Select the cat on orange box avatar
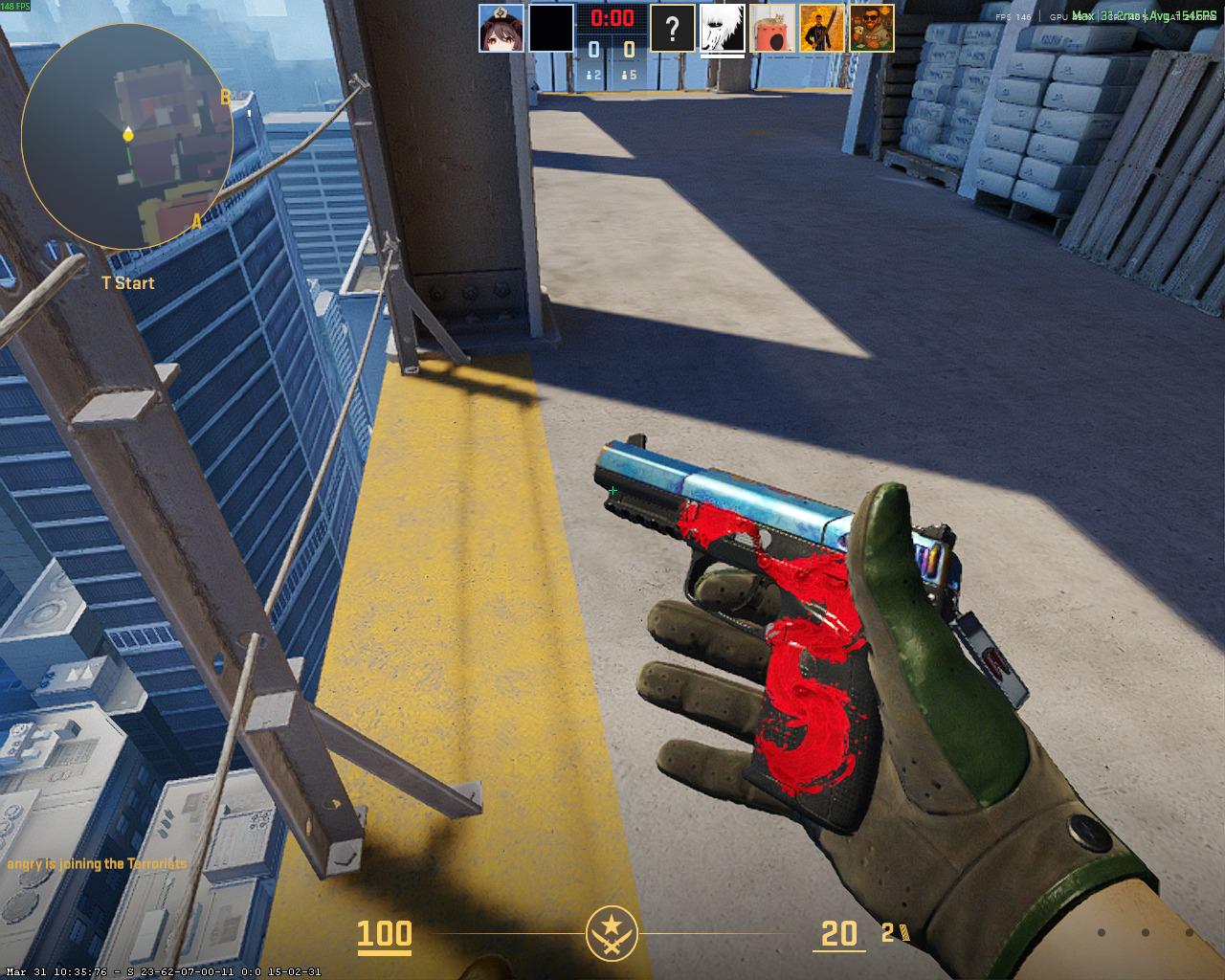 (x=772, y=28)
